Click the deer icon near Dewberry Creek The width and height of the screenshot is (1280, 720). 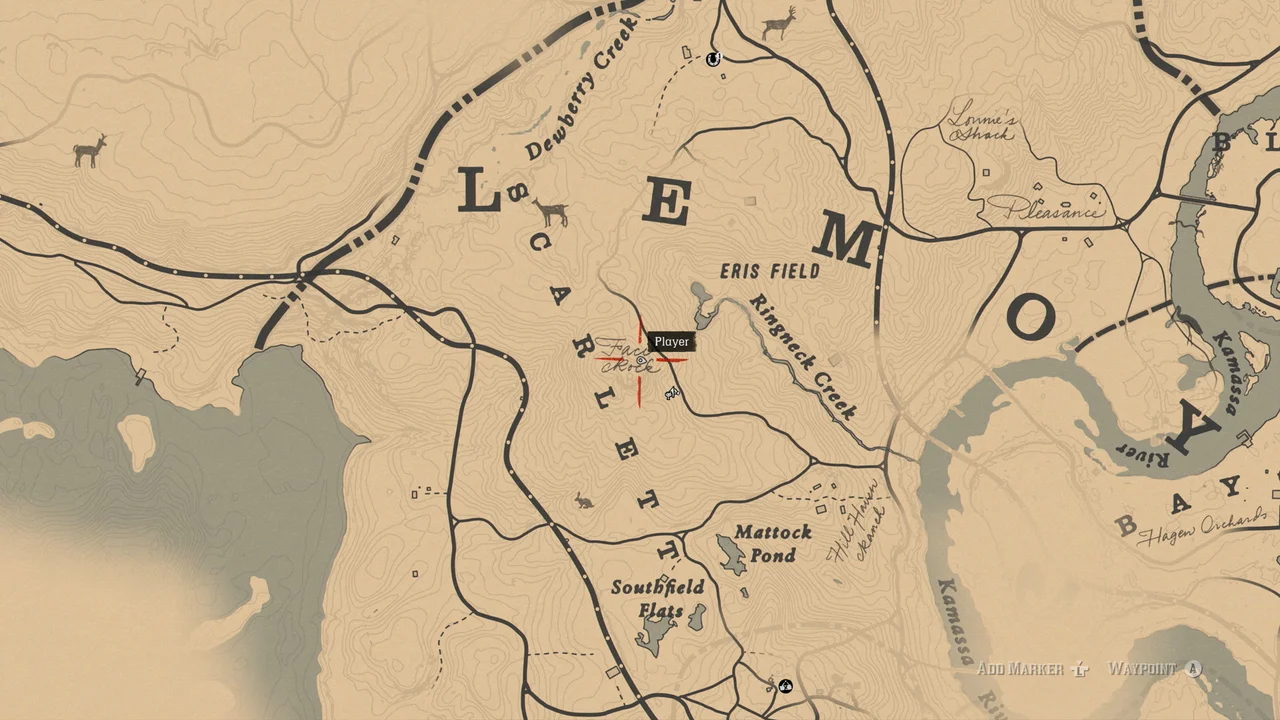pos(552,212)
